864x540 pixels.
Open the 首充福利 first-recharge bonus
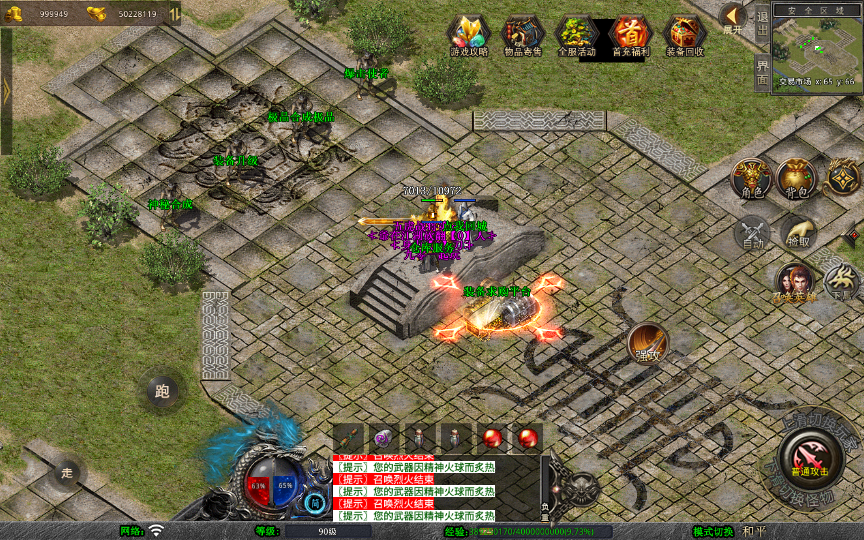tap(630, 33)
